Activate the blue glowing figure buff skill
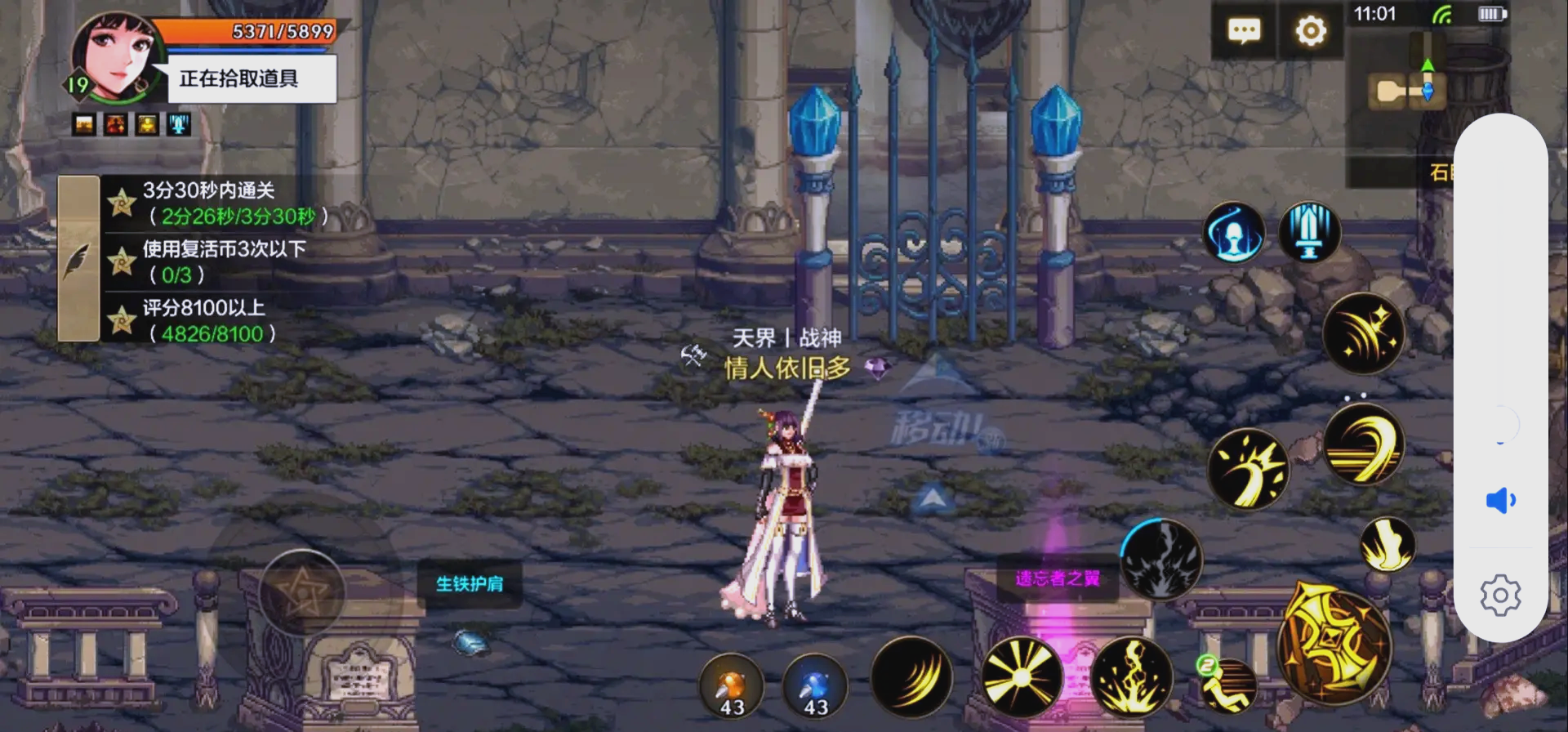The height and width of the screenshot is (732, 1568). pyautogui.click(x=1234, y=232)
